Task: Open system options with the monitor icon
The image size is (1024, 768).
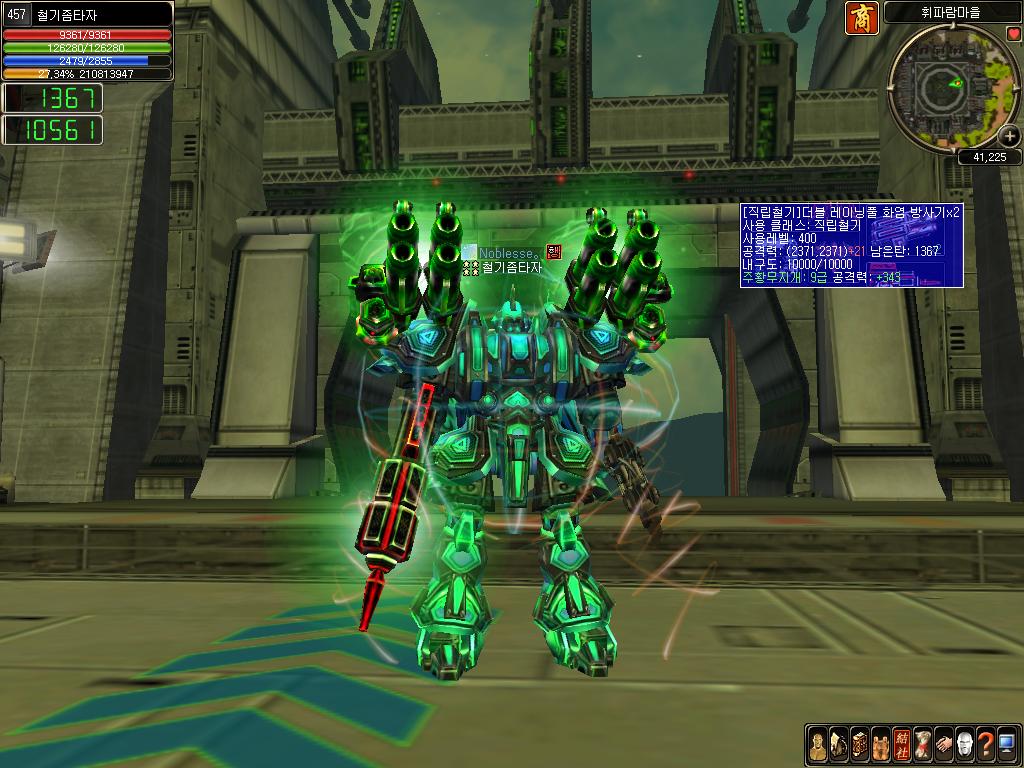Action: pos(1006,745)
